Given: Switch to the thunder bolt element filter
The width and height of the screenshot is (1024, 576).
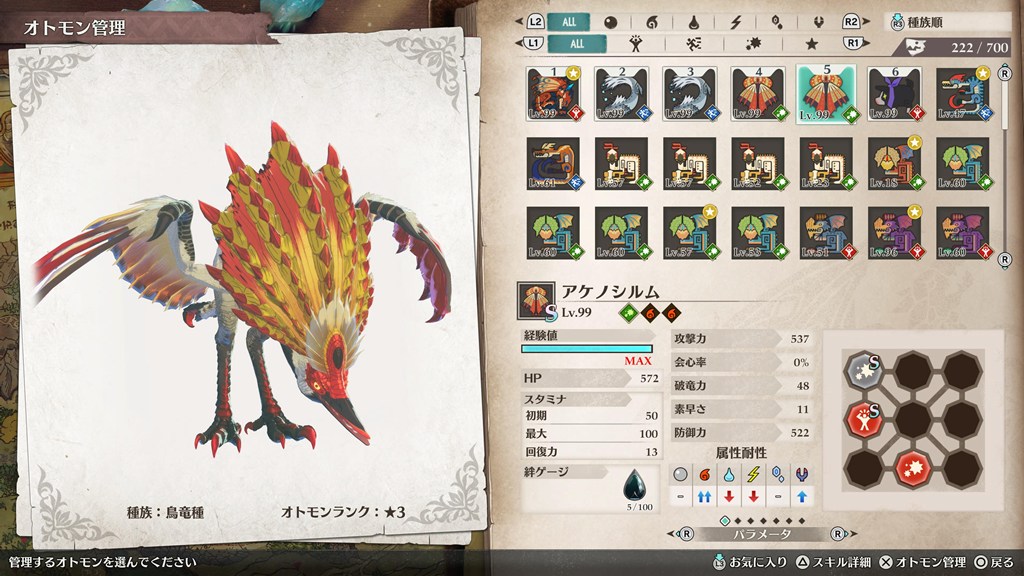Looking at the screenshot, I should [735, 21].
